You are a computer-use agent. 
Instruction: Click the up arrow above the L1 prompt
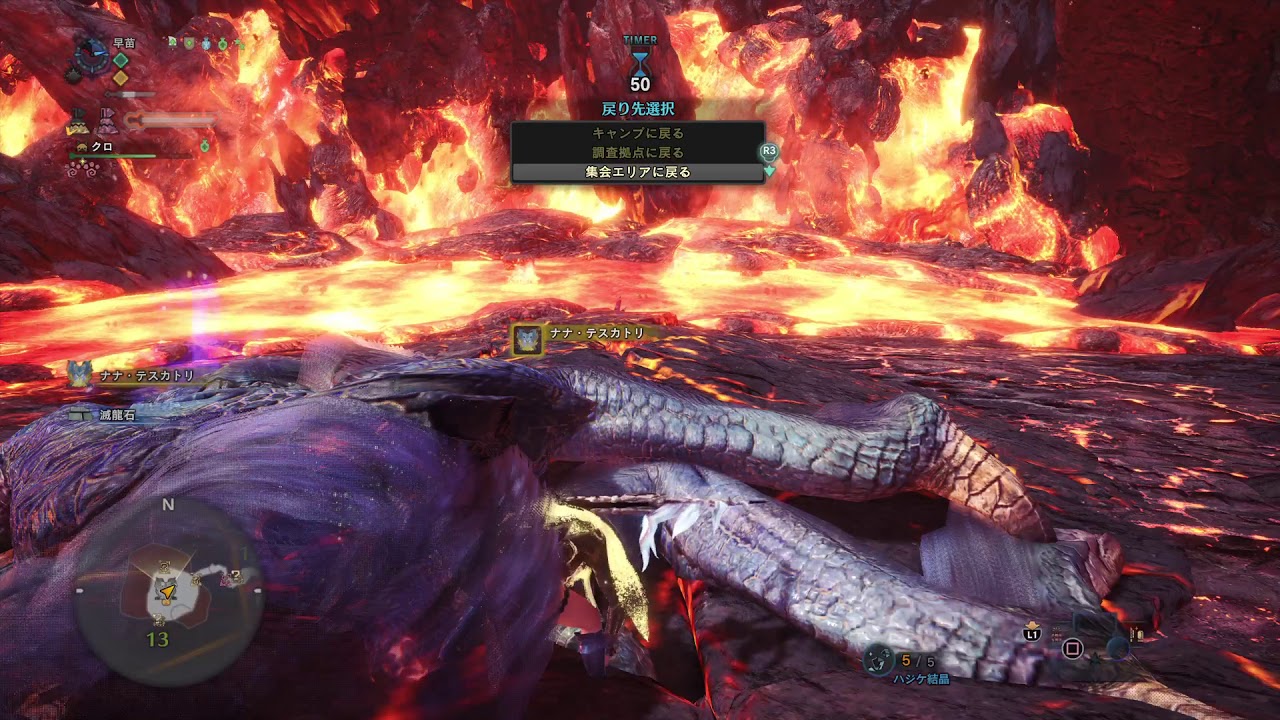[1032, 625]
